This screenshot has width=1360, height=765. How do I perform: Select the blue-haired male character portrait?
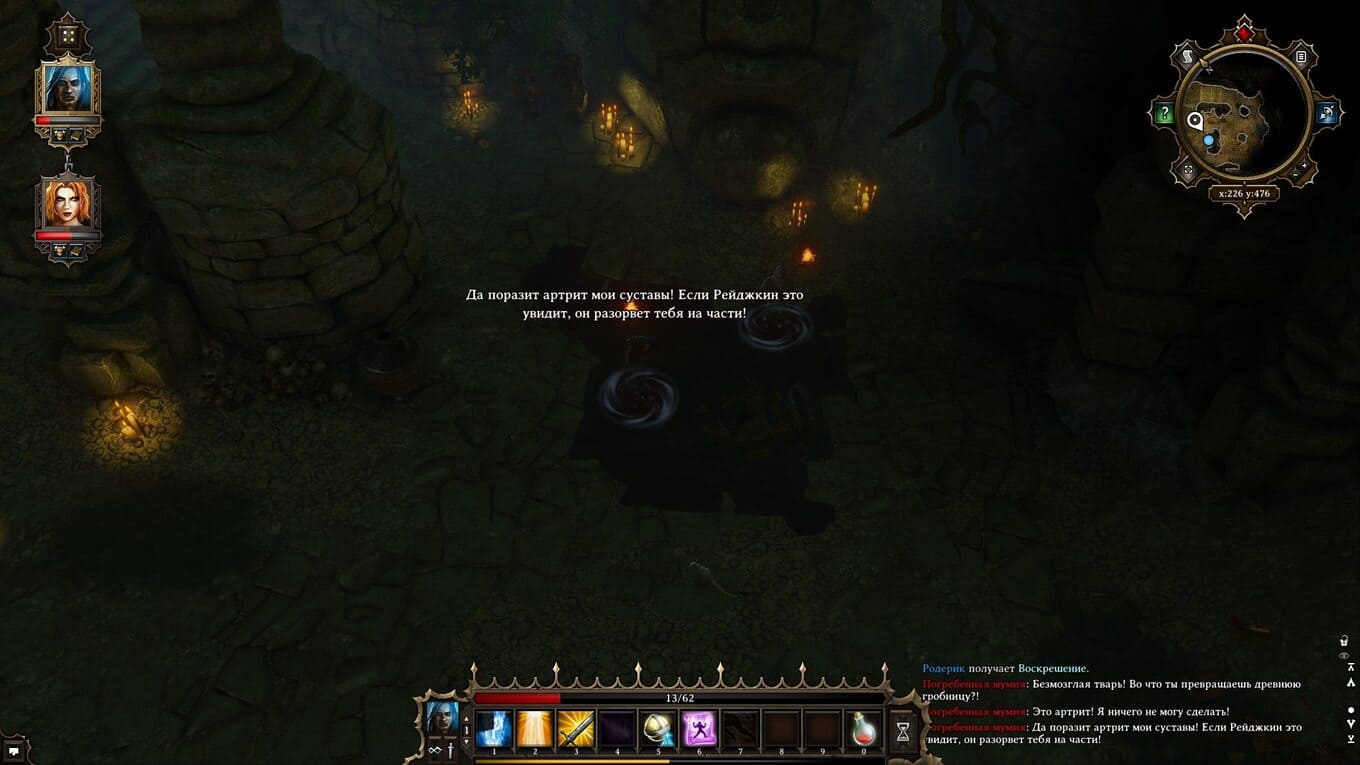(68, 89)
